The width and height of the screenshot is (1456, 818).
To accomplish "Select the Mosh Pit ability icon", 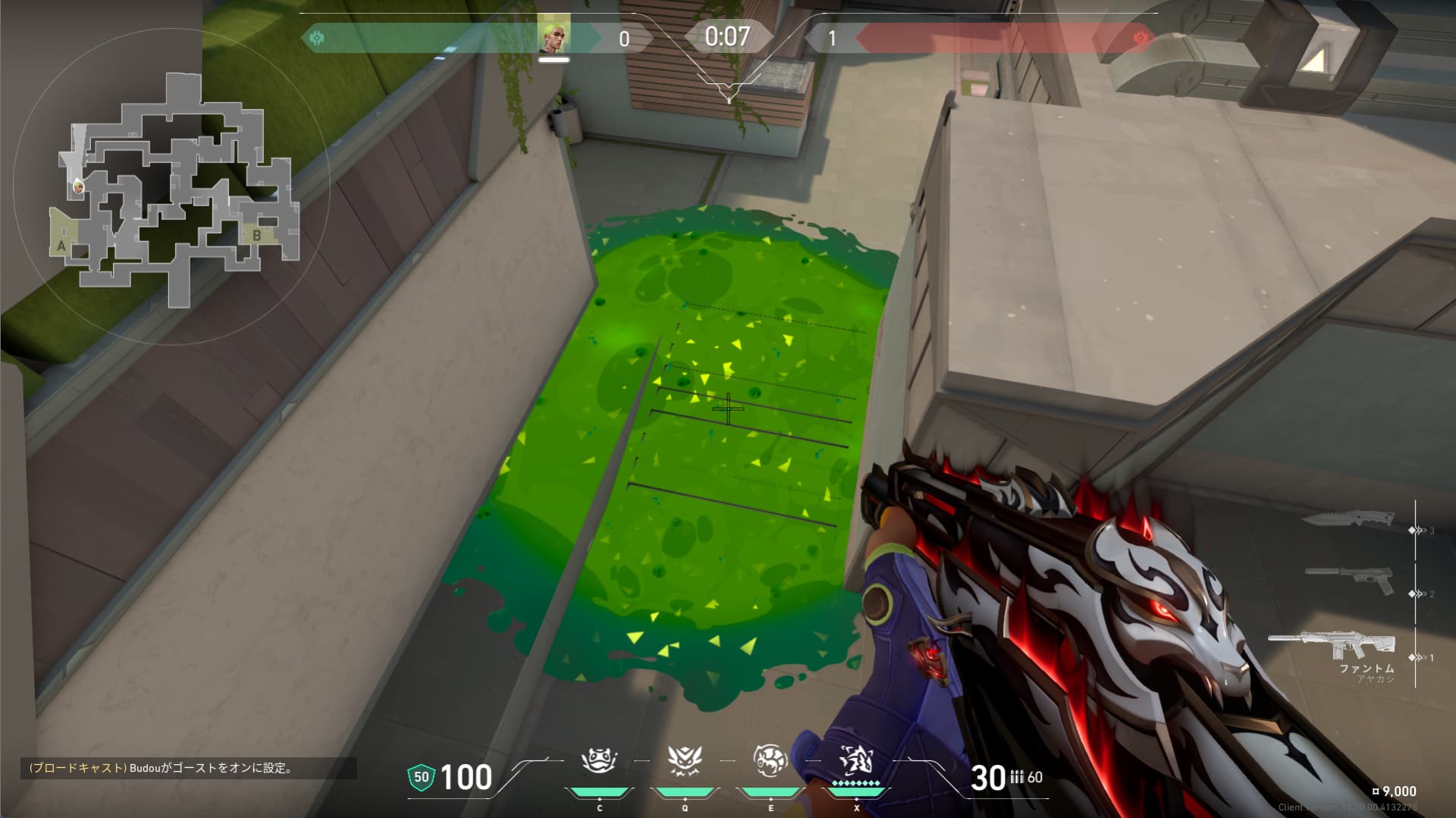I will 599,760.
